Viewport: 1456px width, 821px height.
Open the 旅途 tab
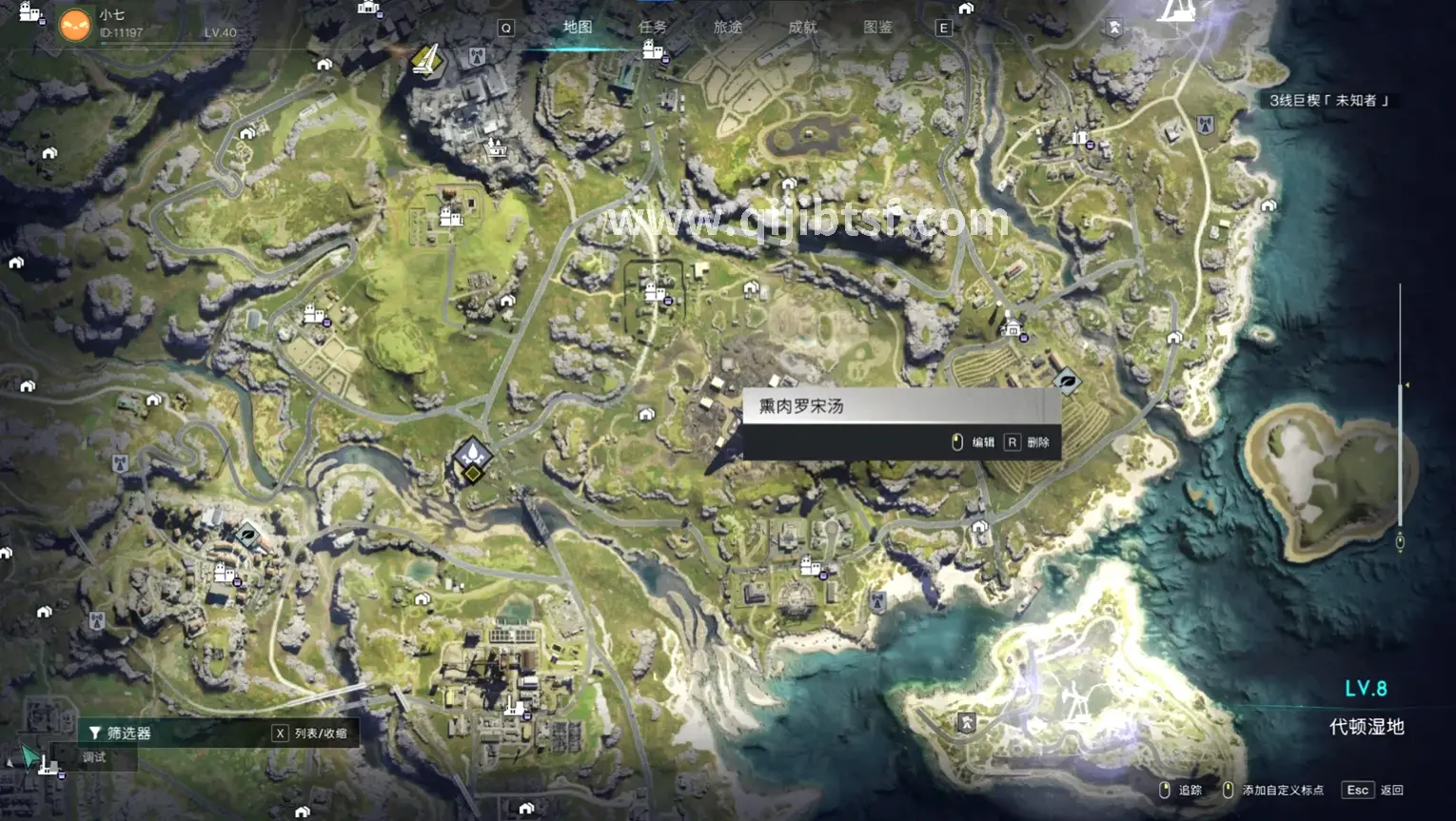728,28
